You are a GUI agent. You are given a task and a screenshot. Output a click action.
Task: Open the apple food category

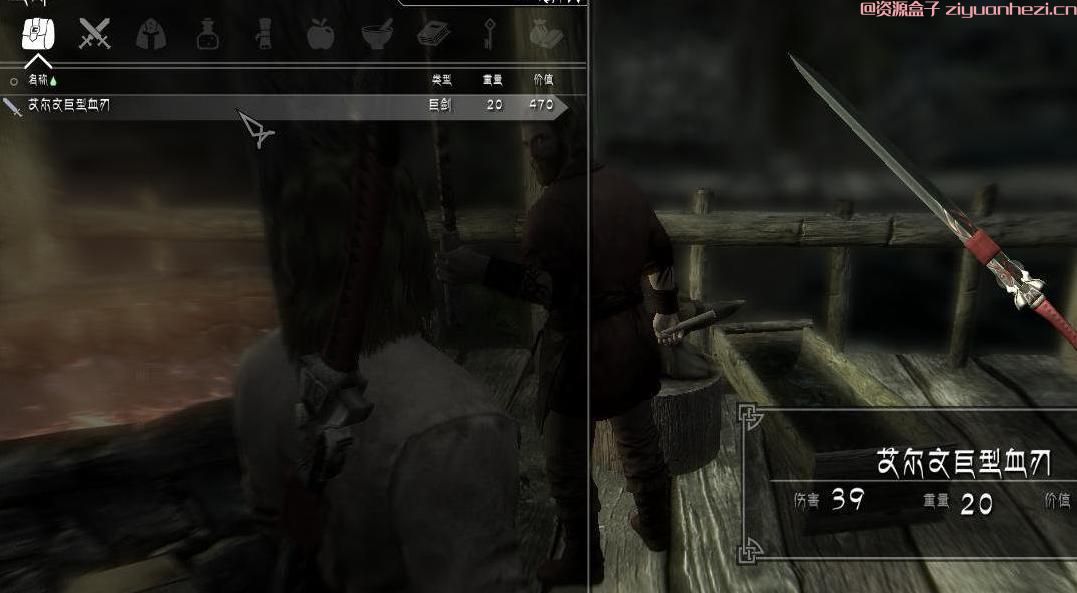pos(320,35)
